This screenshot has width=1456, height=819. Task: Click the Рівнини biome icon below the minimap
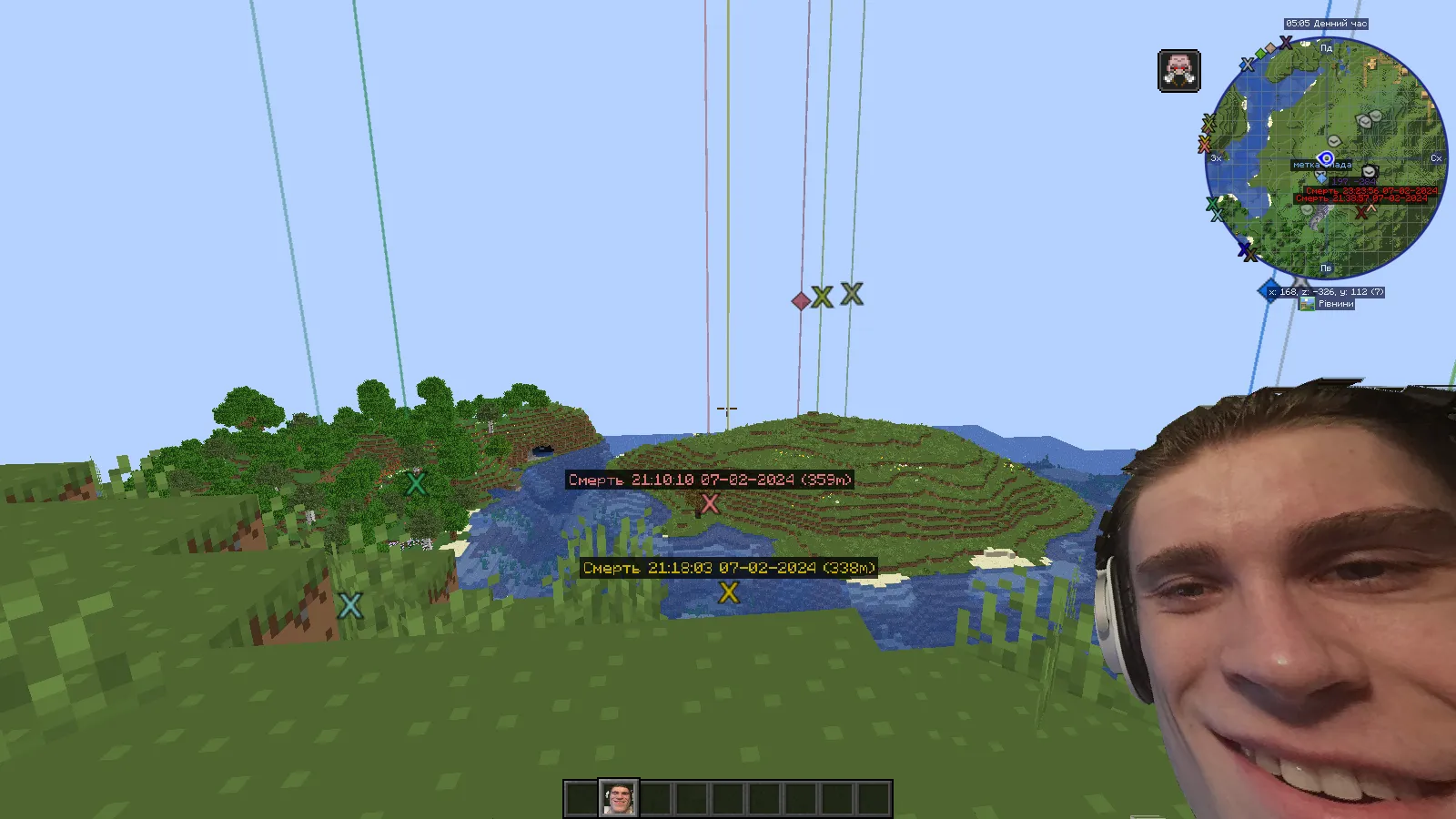[1307, 303]
